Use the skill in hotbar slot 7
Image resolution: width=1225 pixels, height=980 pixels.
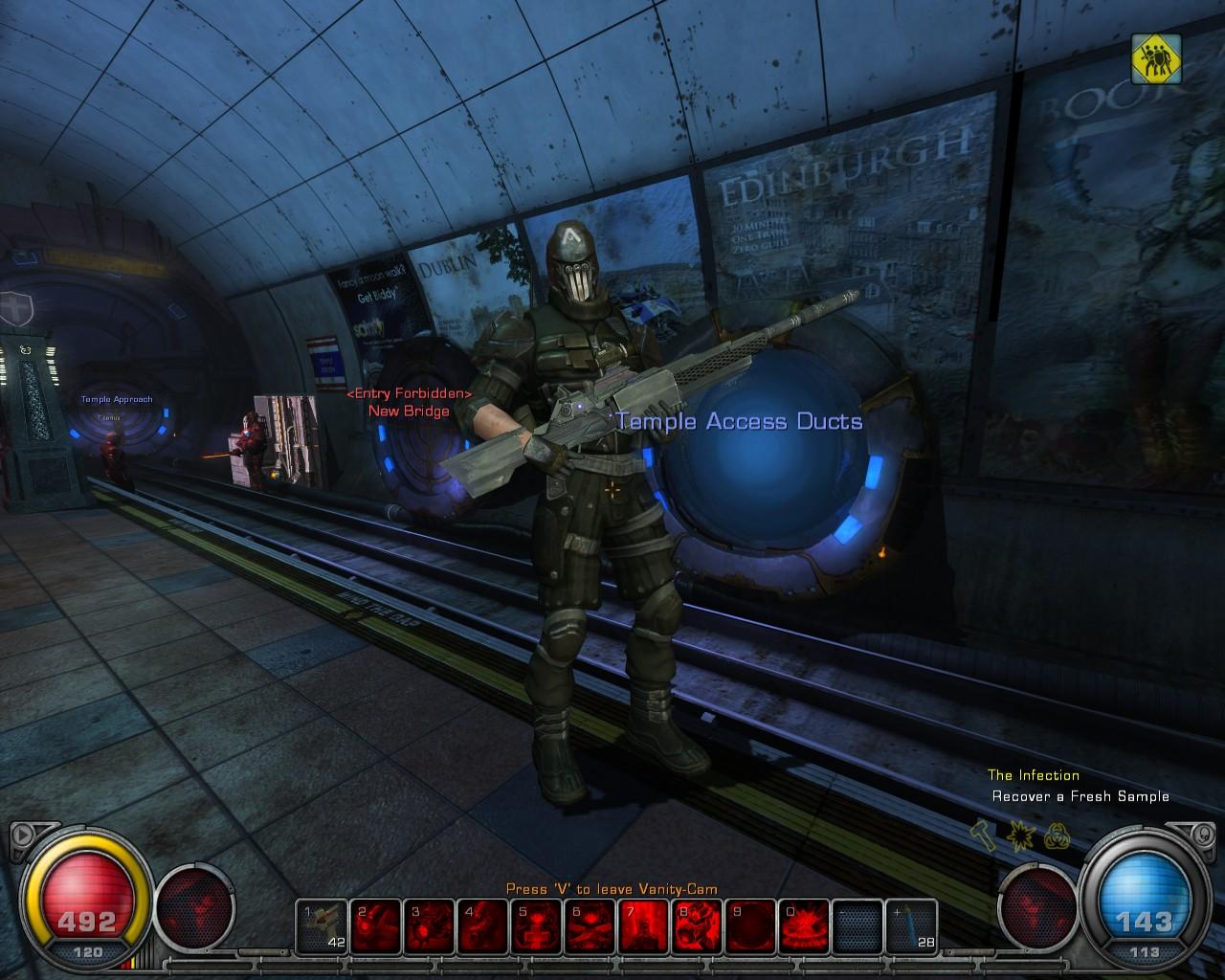[x=643, y=926]
